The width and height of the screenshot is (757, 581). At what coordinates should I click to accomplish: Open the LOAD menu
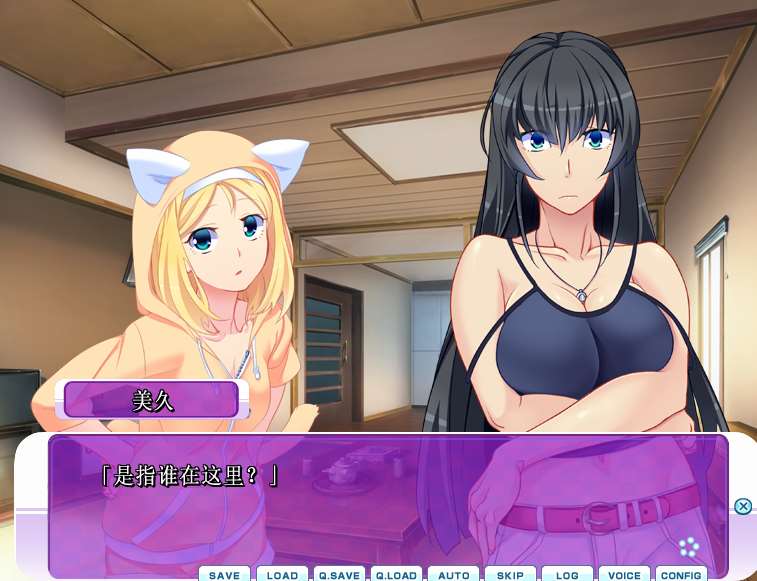pyautogui.click(x=282, y=574)
